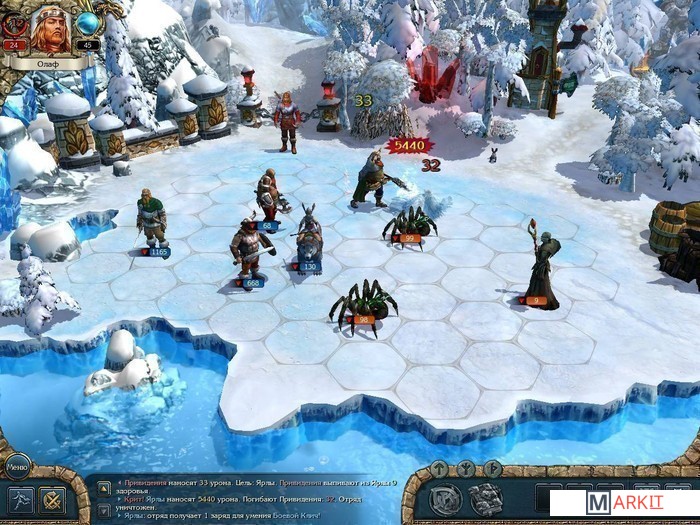Select the dwarf unit with 1165 count

[151, 219]
